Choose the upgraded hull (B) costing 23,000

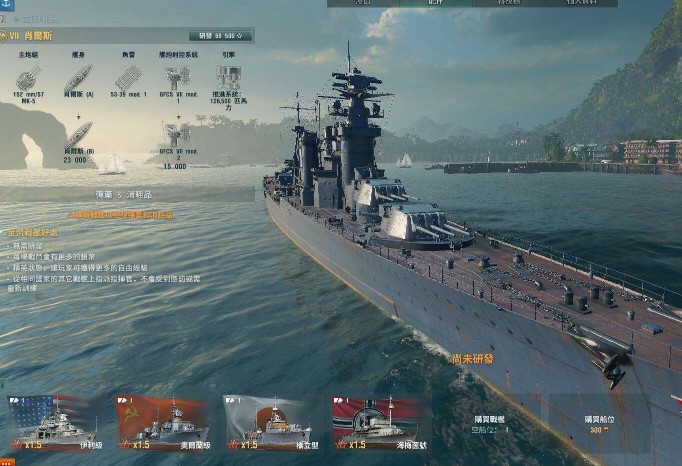point(78,134)
